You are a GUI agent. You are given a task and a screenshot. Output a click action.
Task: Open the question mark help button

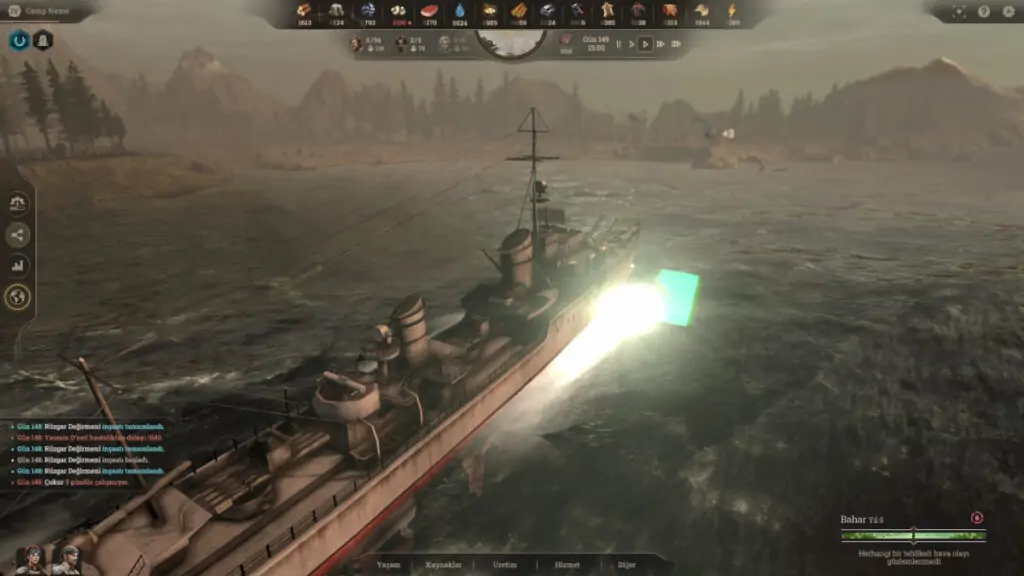(x=983, y=12)
